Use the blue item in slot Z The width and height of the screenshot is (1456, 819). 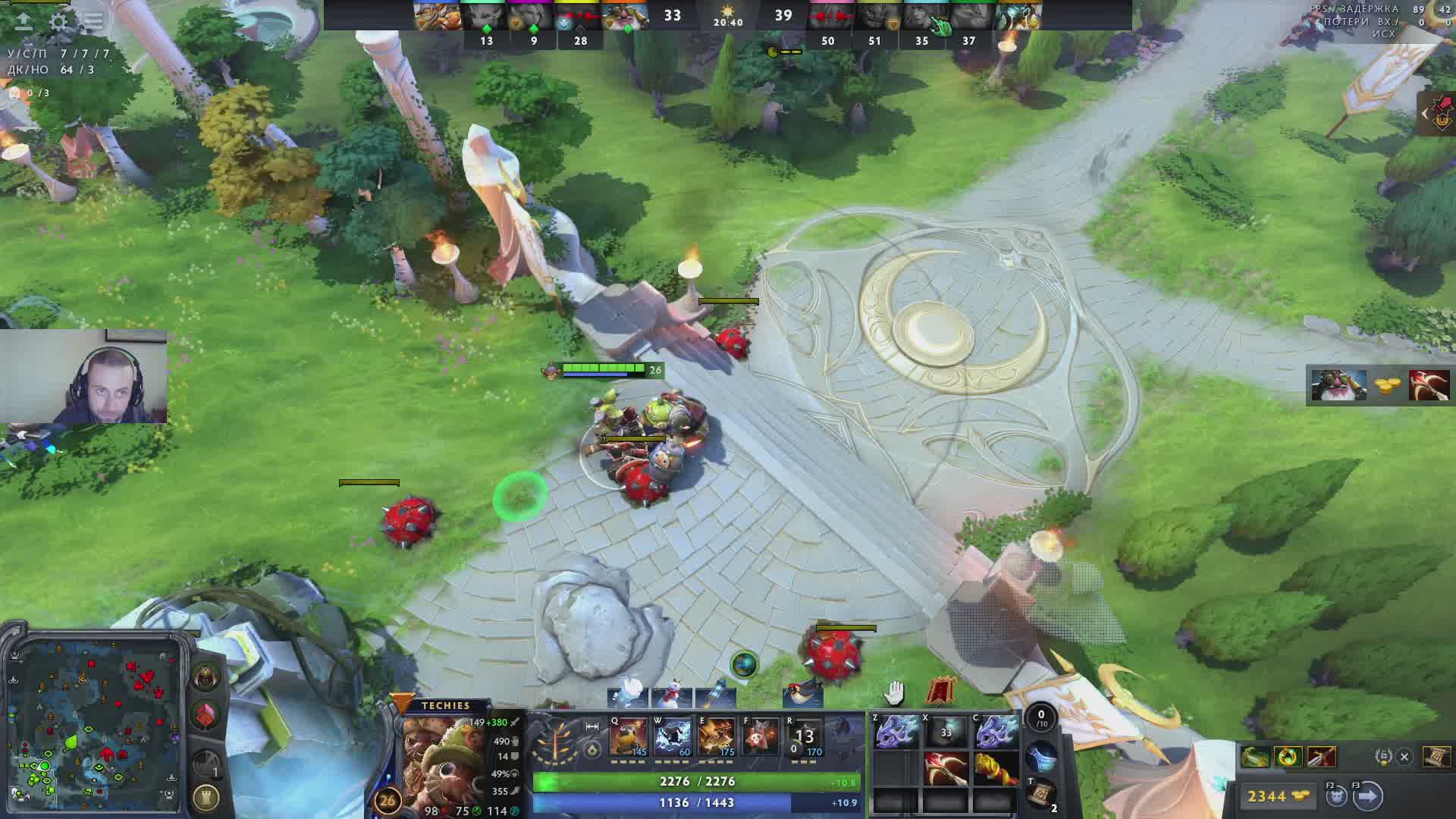[896, 733]
